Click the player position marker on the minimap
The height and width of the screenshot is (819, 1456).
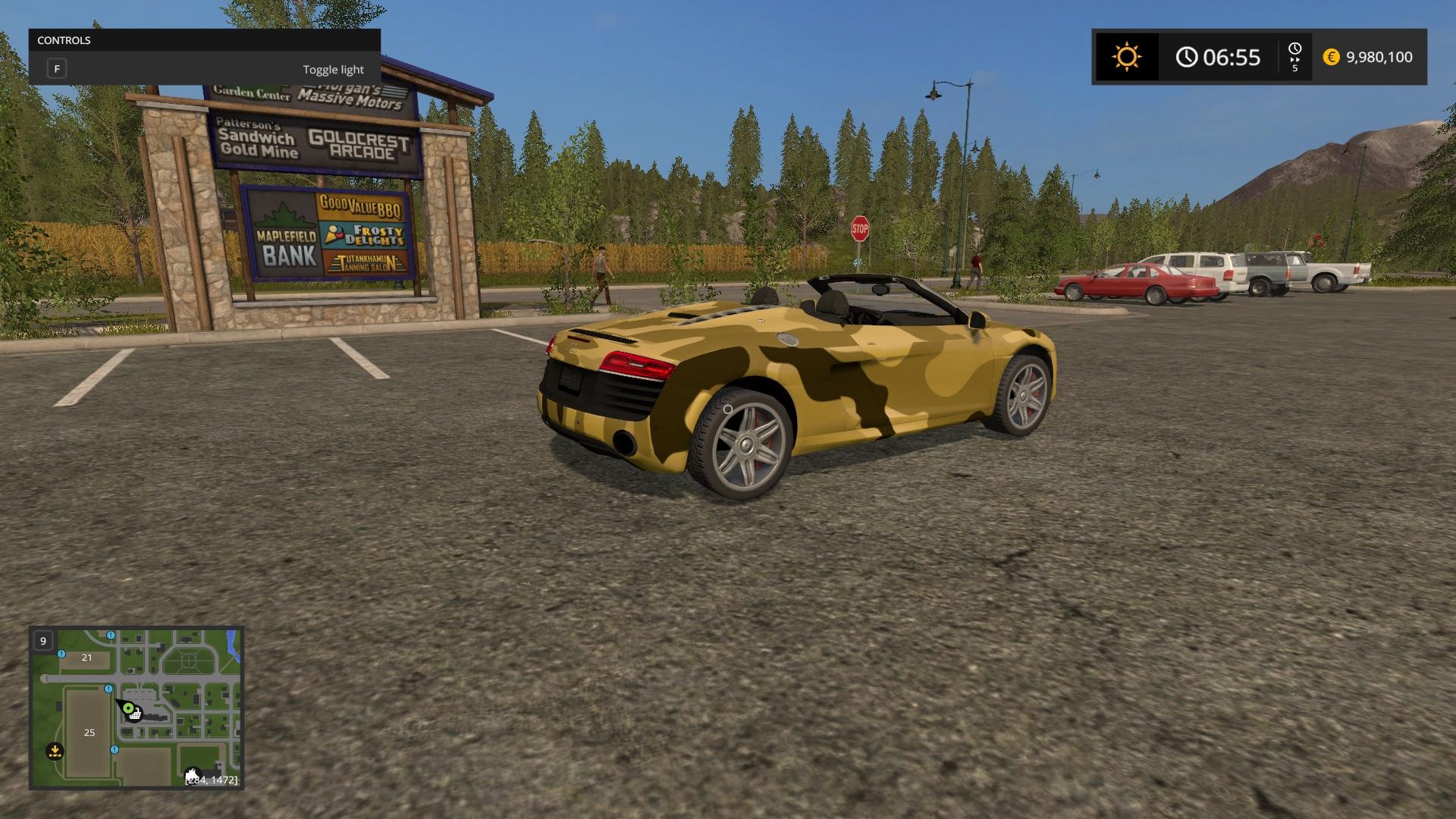[x=128, y=708]
